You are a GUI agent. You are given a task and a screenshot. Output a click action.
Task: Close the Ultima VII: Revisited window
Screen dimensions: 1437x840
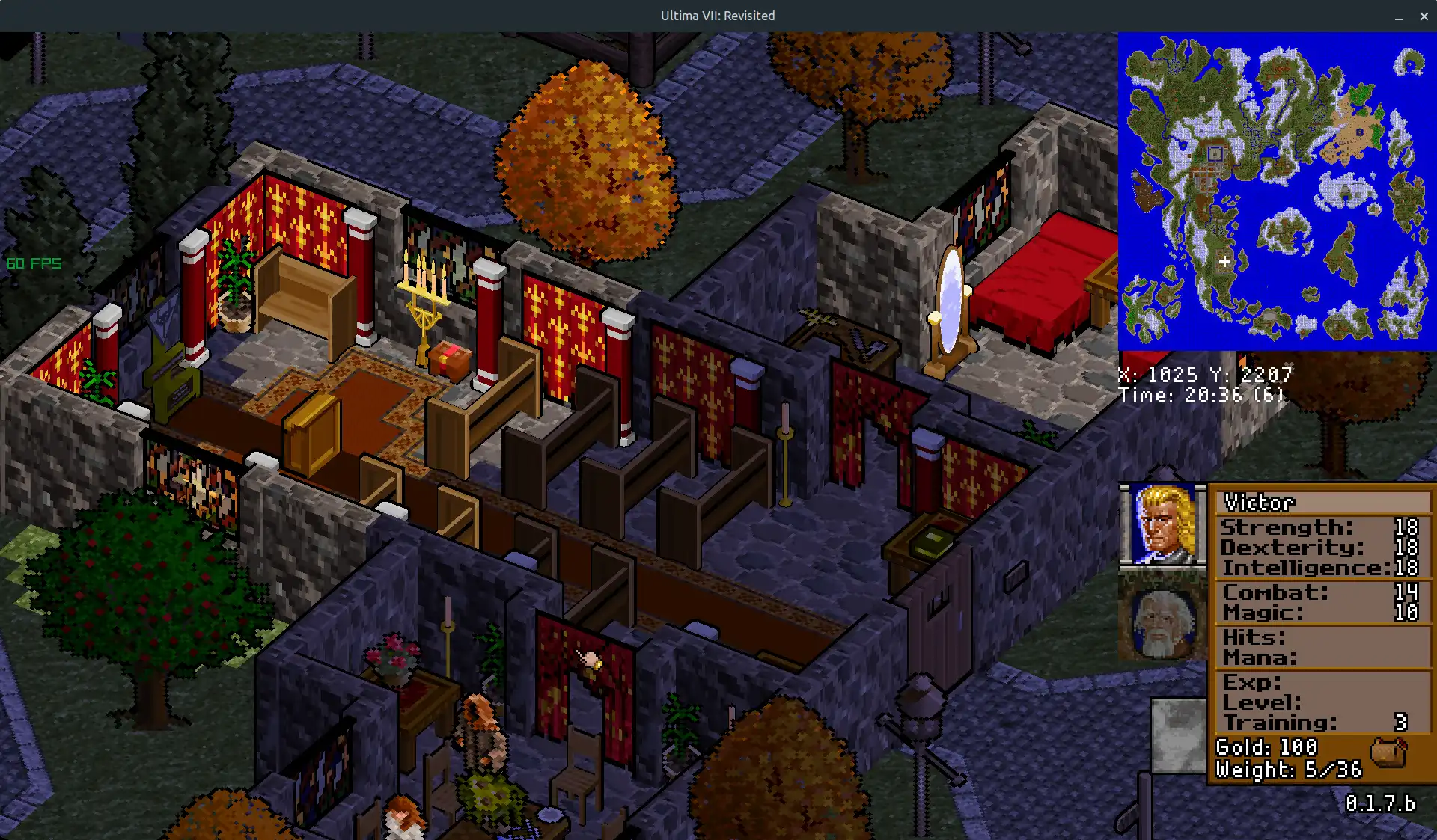[x=1424, y=16]
